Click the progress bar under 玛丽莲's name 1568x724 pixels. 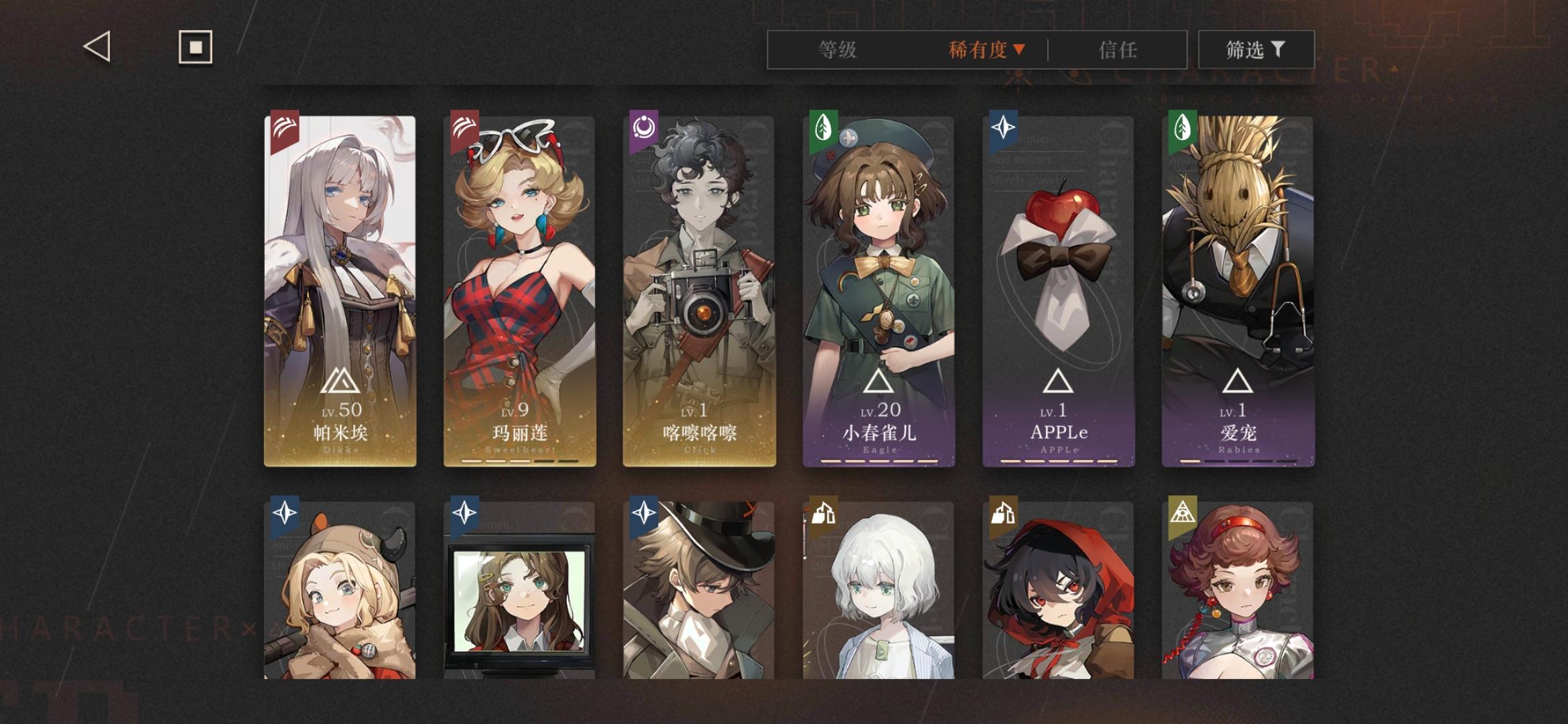519,461
